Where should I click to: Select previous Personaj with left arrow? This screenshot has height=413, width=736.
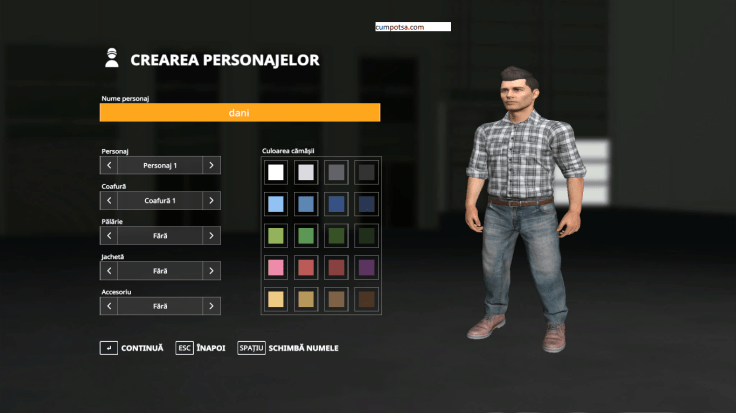click(x=109, y=165)
